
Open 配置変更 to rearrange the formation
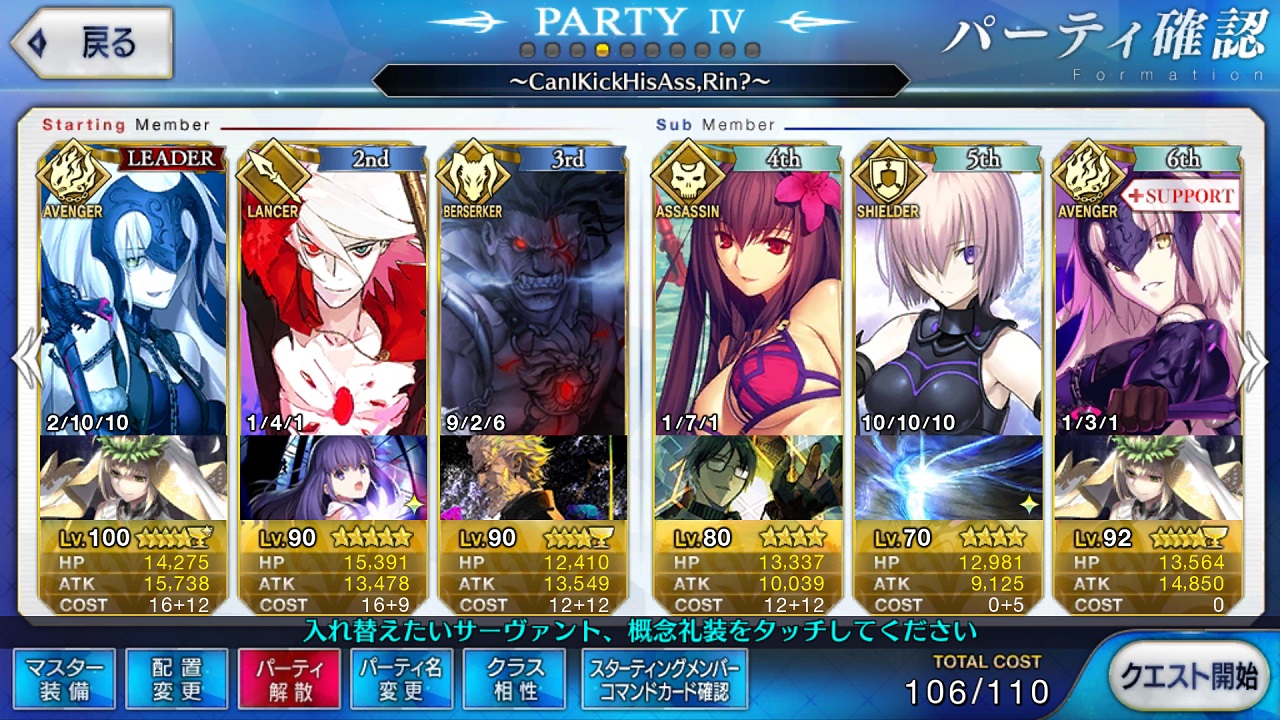(177, 679)
